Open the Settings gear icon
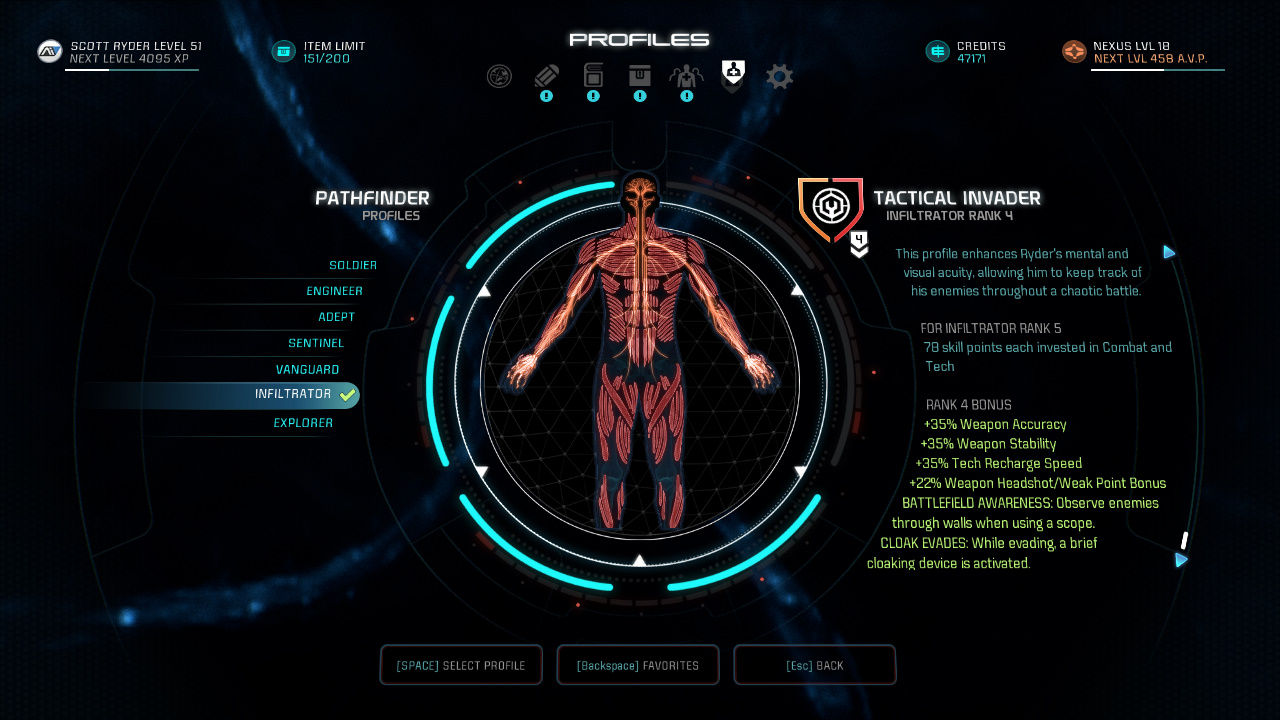Screen dimensions: 1280x720 pos(779,76)
